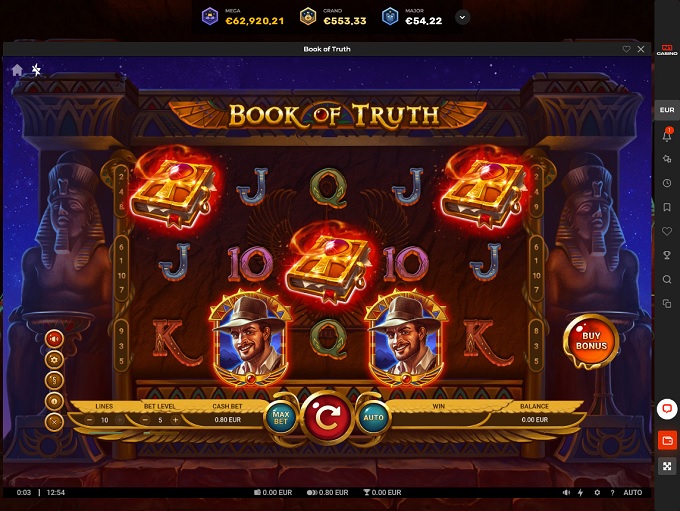Image resolution: width=680 pixels, height=511 pixels.
Task: Increase the bet level
Action: click(176, 420)
